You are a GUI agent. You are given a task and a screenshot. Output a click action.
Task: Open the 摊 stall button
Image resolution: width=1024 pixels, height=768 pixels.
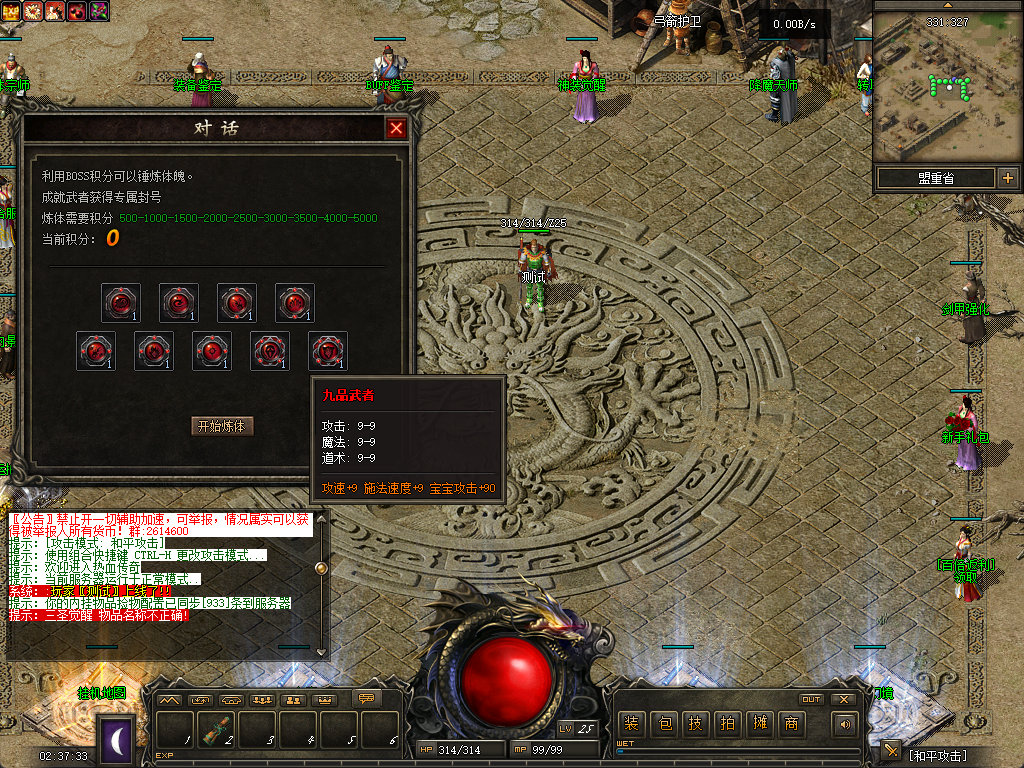click(759, 723)
